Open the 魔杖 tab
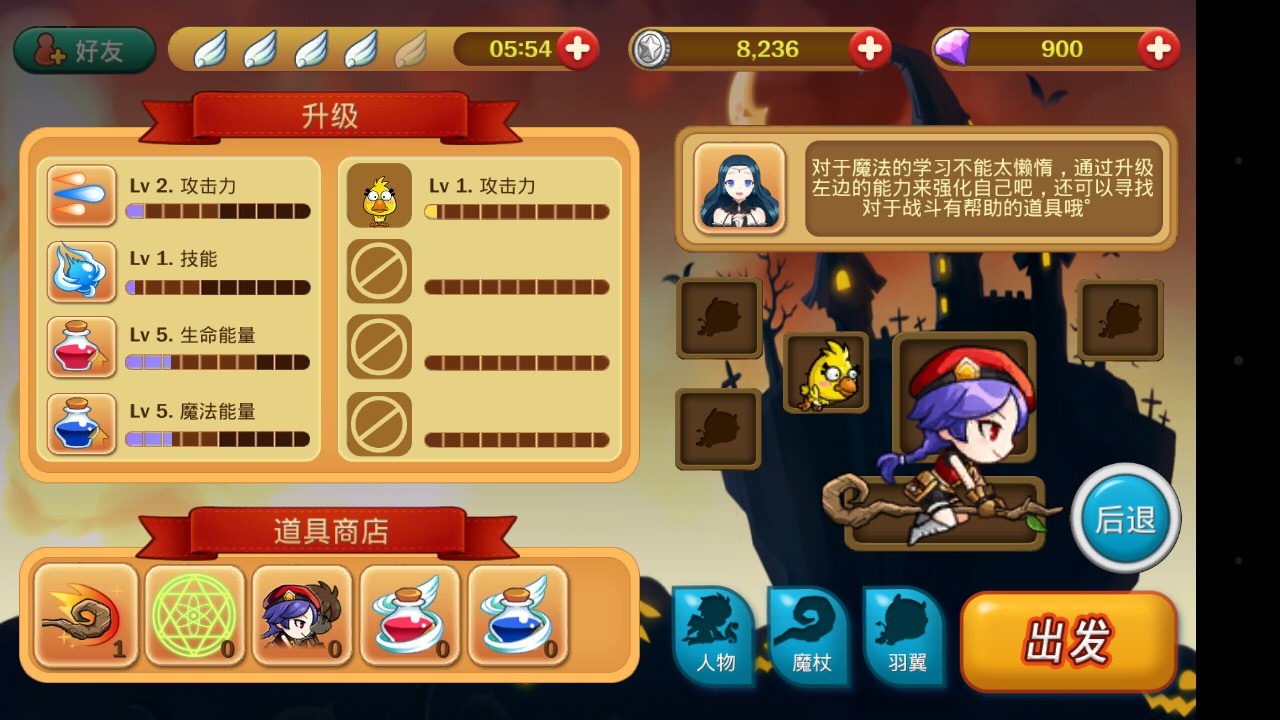 (x=808, y=637)
